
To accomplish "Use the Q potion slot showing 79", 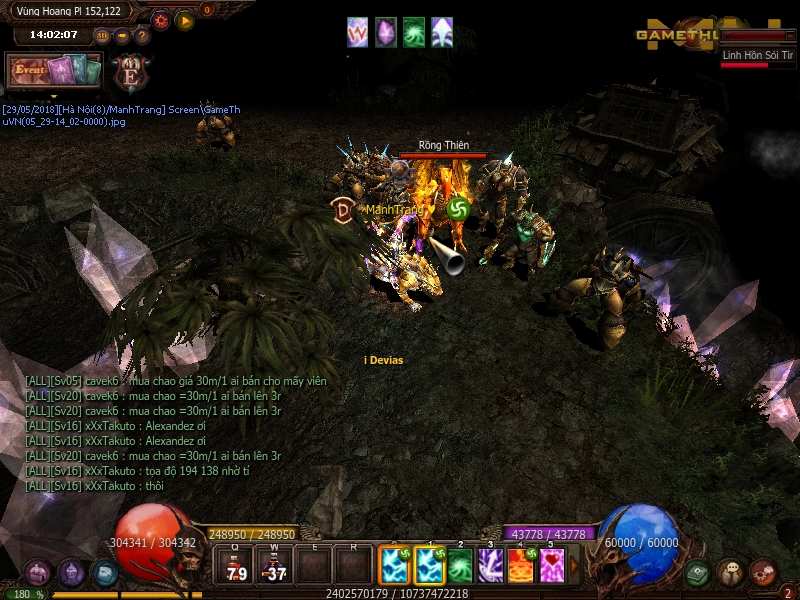I will coord(237,566).
